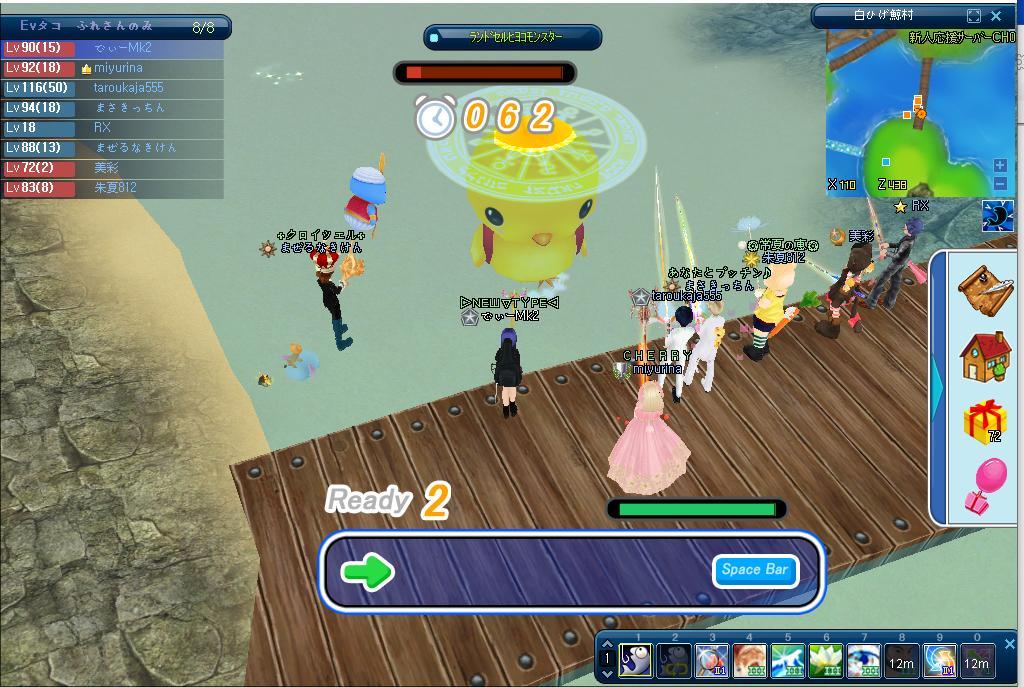Open the pink balloon gift icon
The height and width of the screenshot is (687, 1024).
[985, 486]
